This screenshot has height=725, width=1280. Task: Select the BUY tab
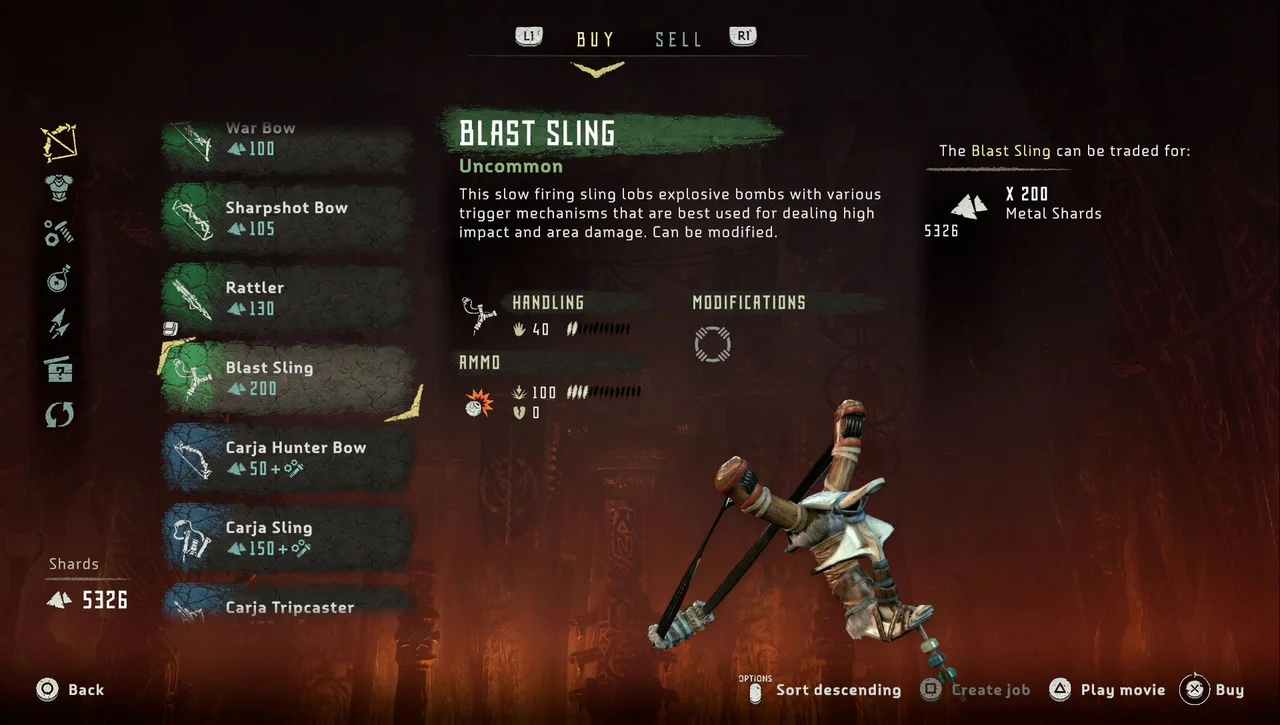[x=596, y=40]
